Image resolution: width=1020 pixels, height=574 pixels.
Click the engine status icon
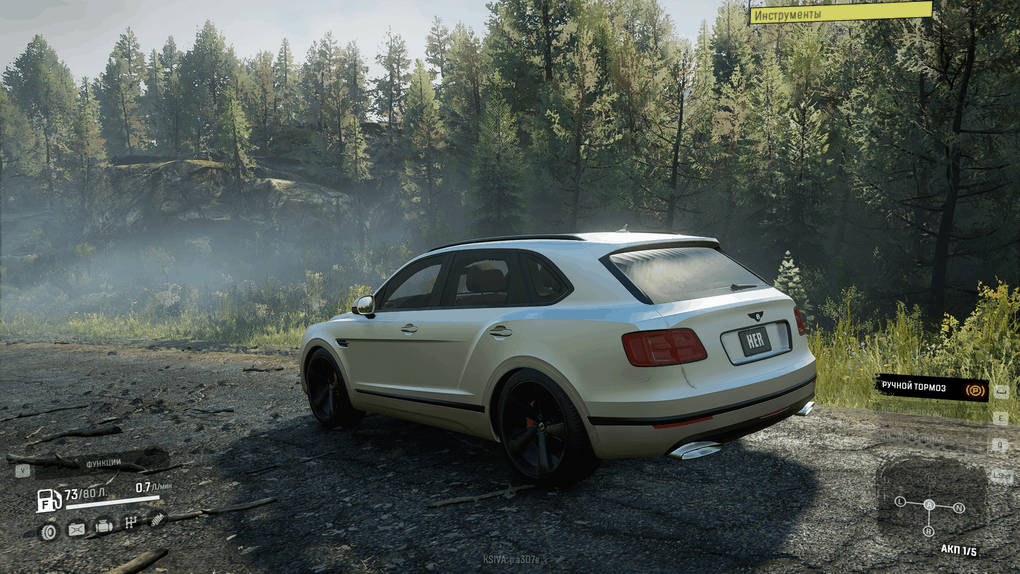[103, 526]
